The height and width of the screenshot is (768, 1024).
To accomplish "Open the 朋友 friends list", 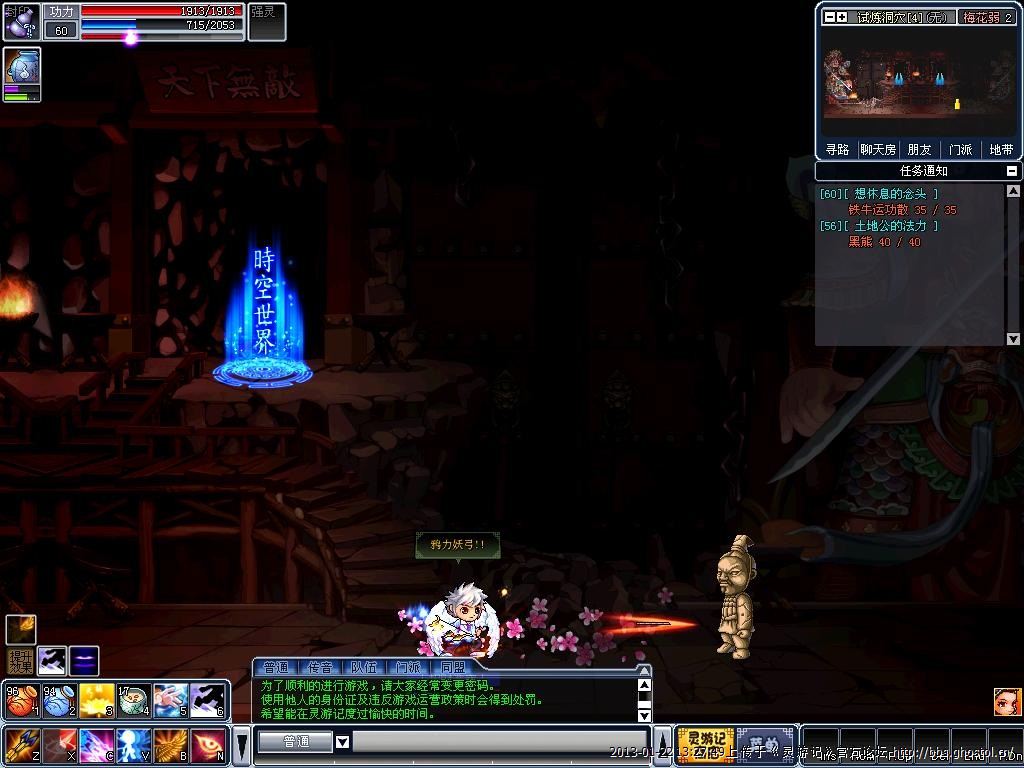I will 919,150.
